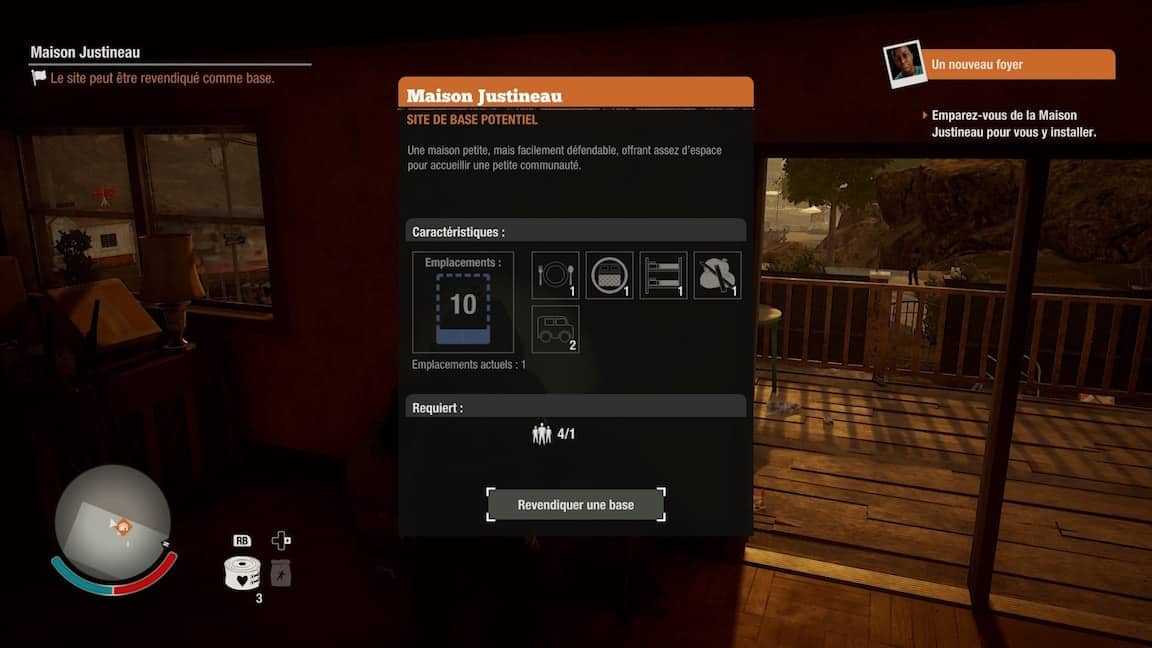Select the crossed-out sack feature icon
The image size is (1152, 648).
[x=717, y=275]
